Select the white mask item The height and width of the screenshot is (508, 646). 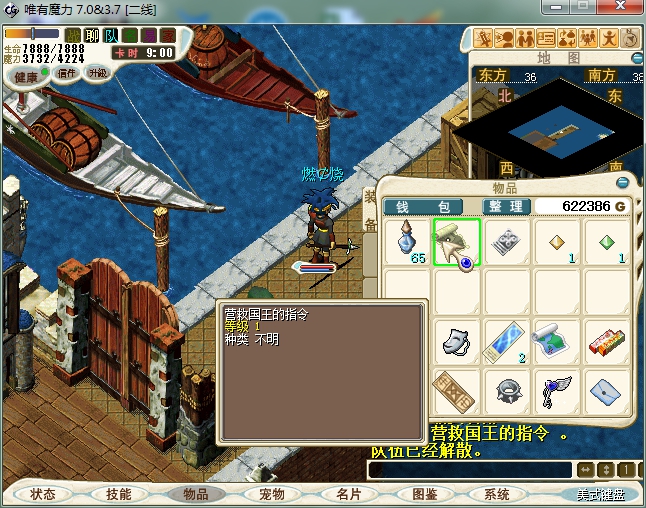pos(456,341)
